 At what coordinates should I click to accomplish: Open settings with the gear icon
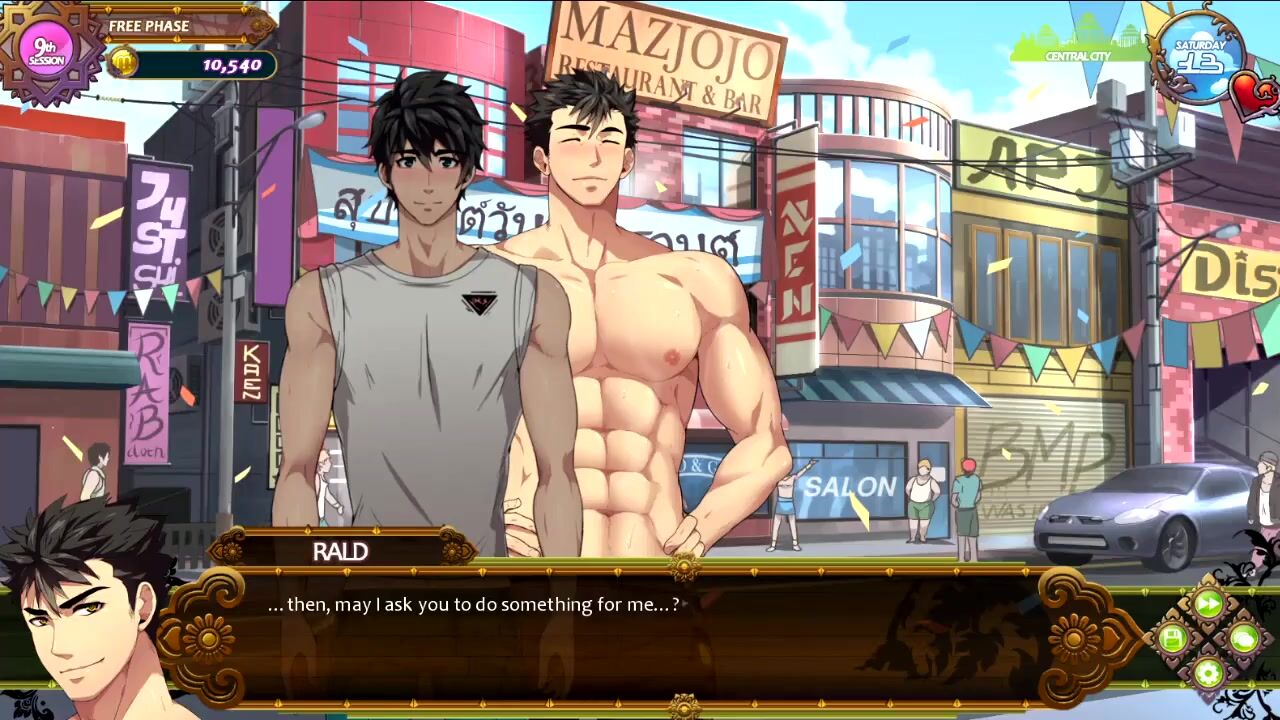click(1209, 672)
